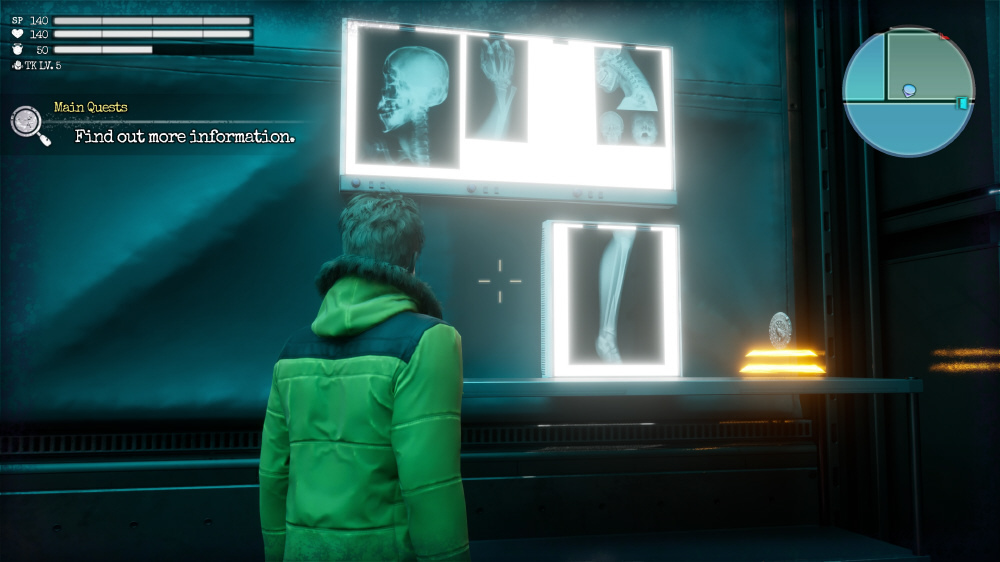
Task: Select the Main Quests magnifying glass icon
Action: [x=28, y=123]
